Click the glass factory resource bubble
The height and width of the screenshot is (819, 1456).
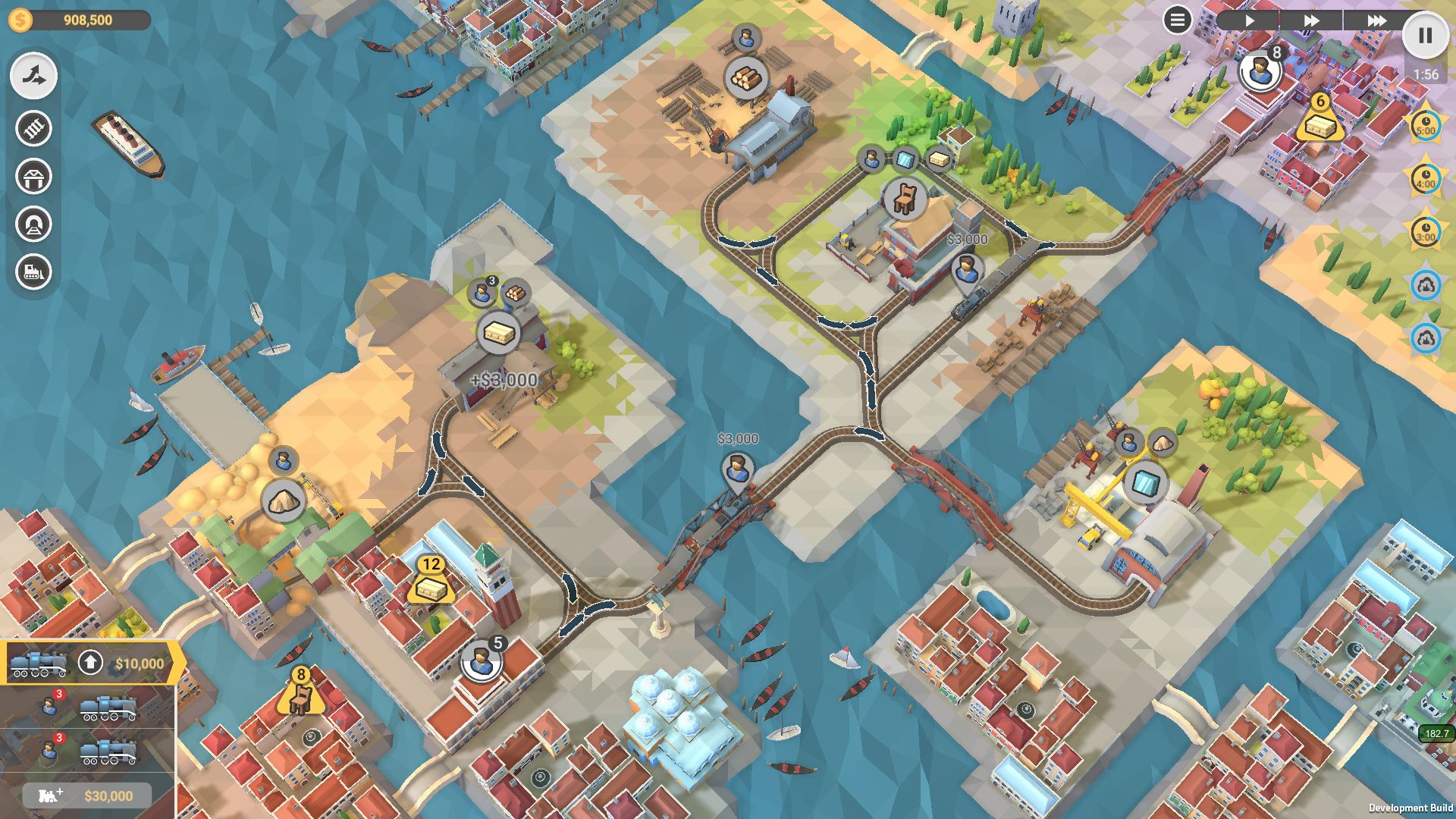1145,483
